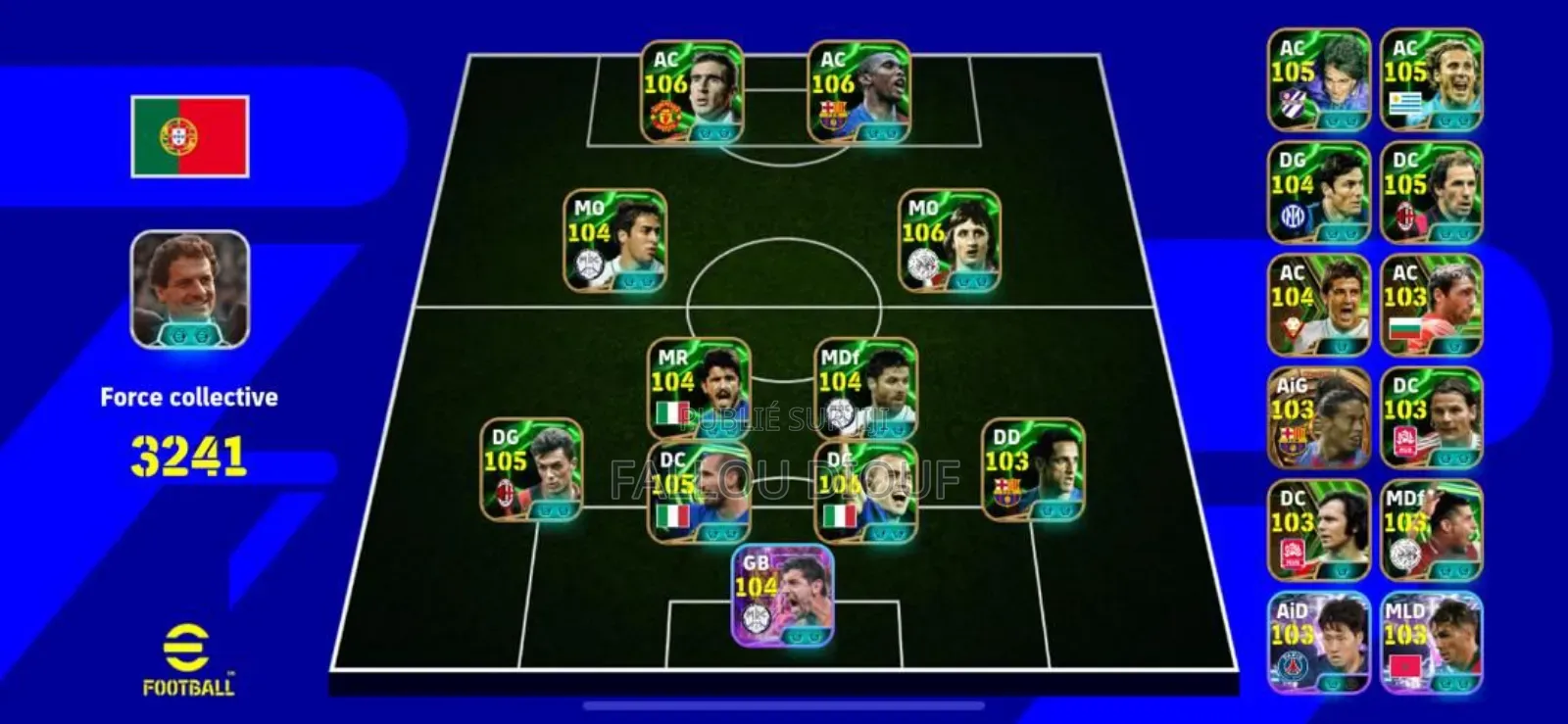Select the MO 104 attacking midfielder card

pyautogui.click(x=613, y=242)
